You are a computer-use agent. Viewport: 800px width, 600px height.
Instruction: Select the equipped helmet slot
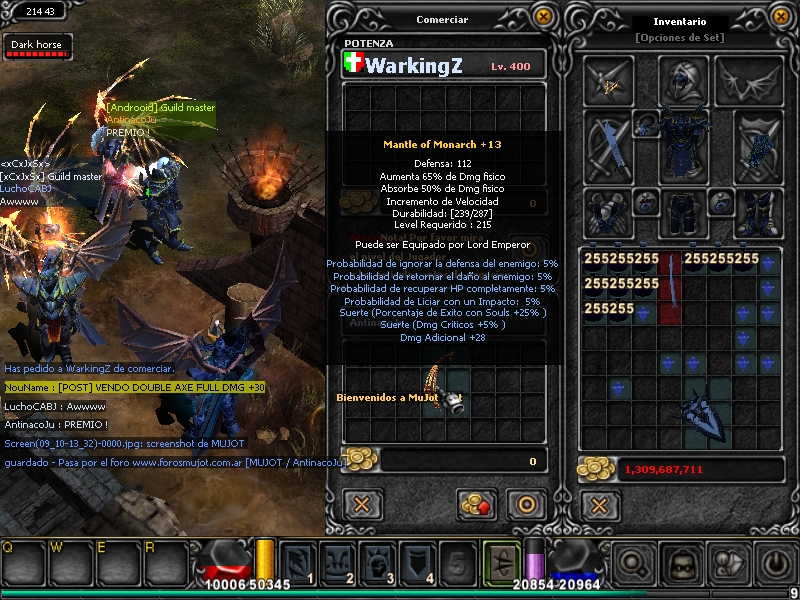(682, 80)
